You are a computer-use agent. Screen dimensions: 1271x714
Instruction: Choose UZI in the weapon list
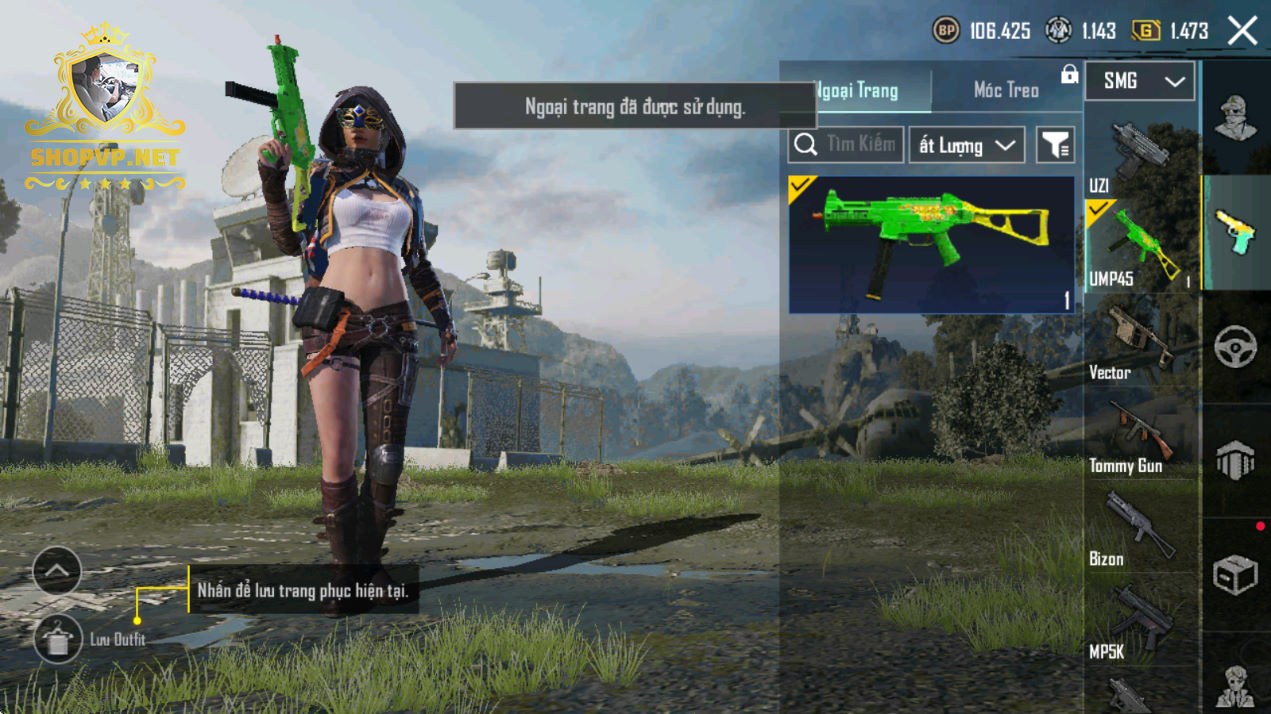coord(1140,154)
